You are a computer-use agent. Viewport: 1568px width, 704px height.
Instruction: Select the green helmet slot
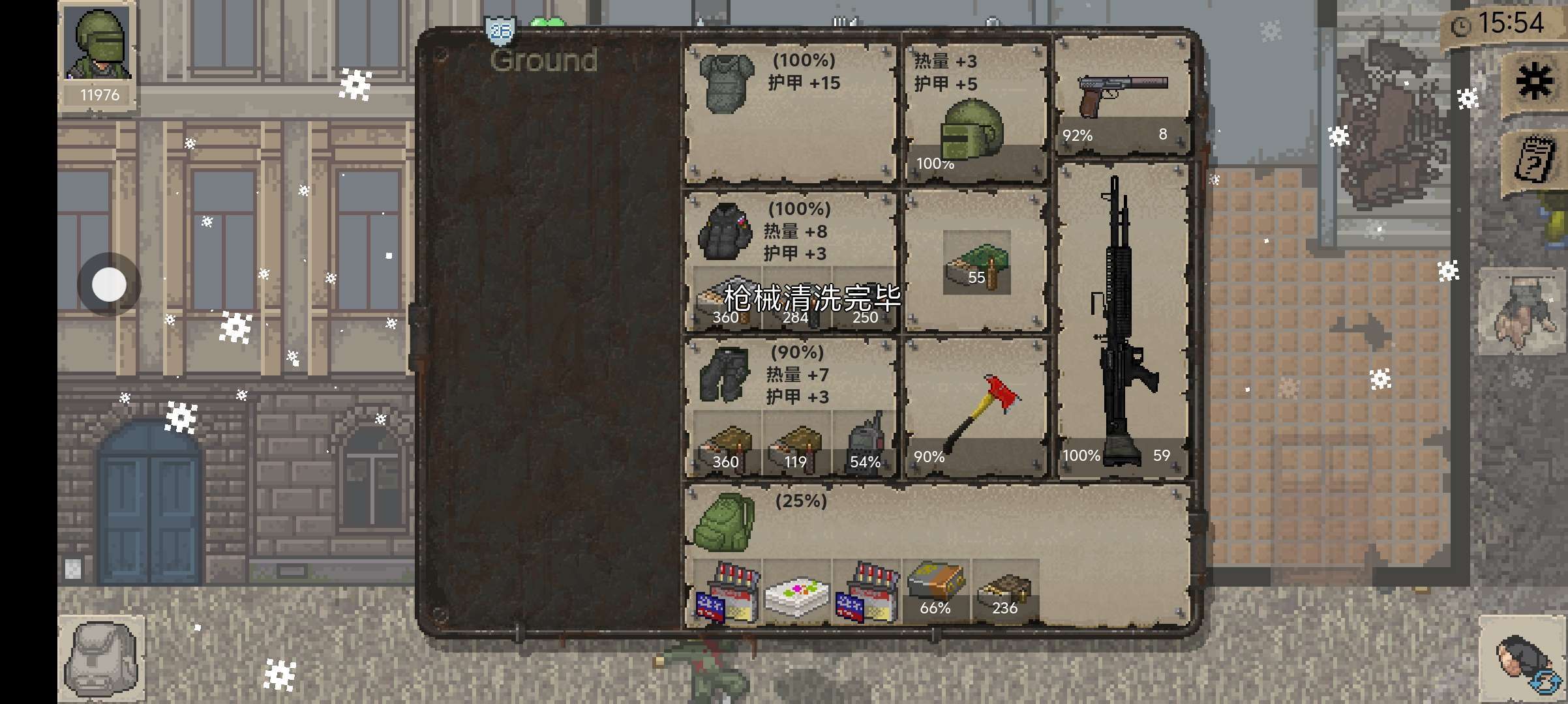tap(972, 130)
